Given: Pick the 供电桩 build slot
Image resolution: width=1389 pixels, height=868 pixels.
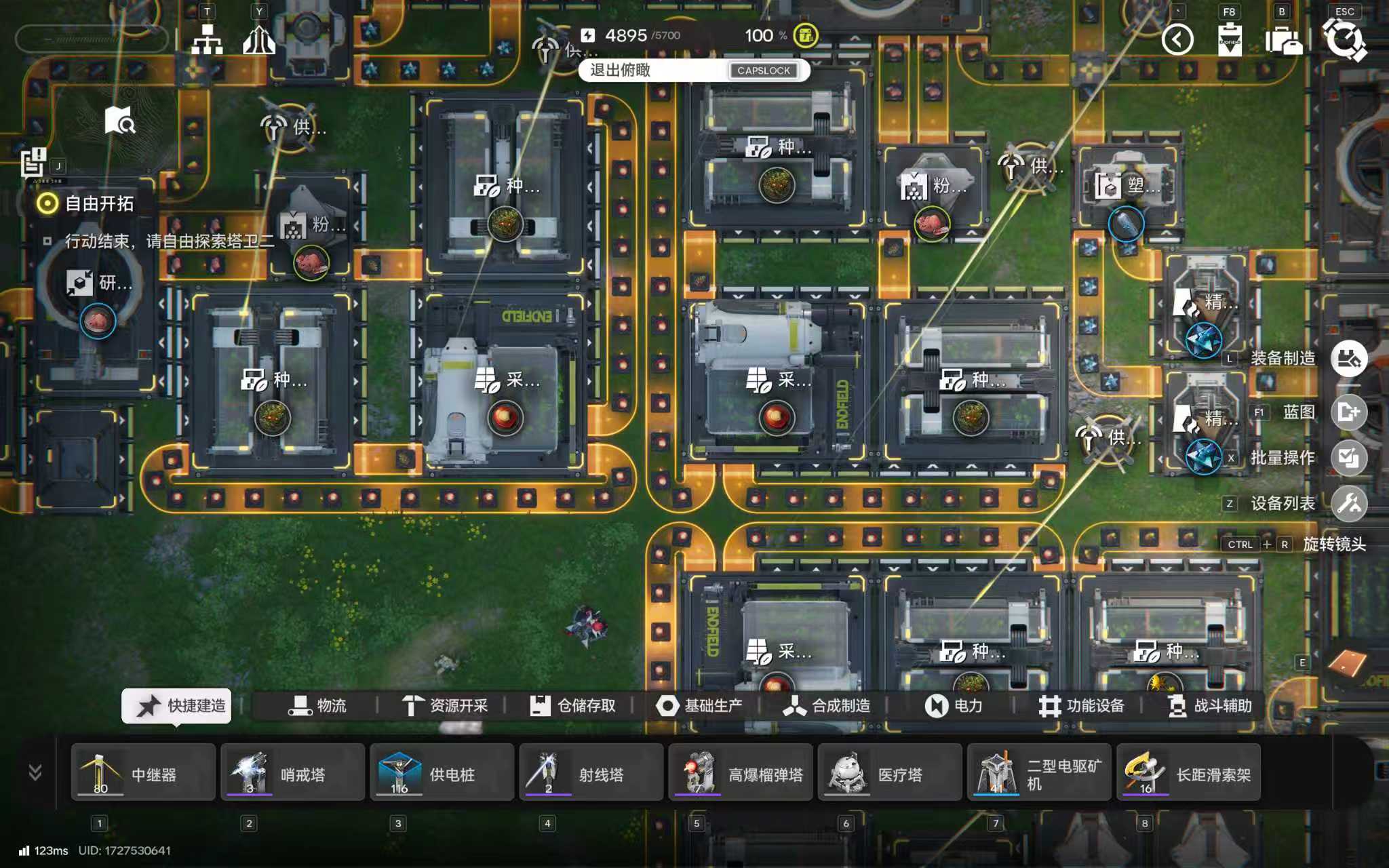Looking at the screenshot, I should click(x=442, y=772).
